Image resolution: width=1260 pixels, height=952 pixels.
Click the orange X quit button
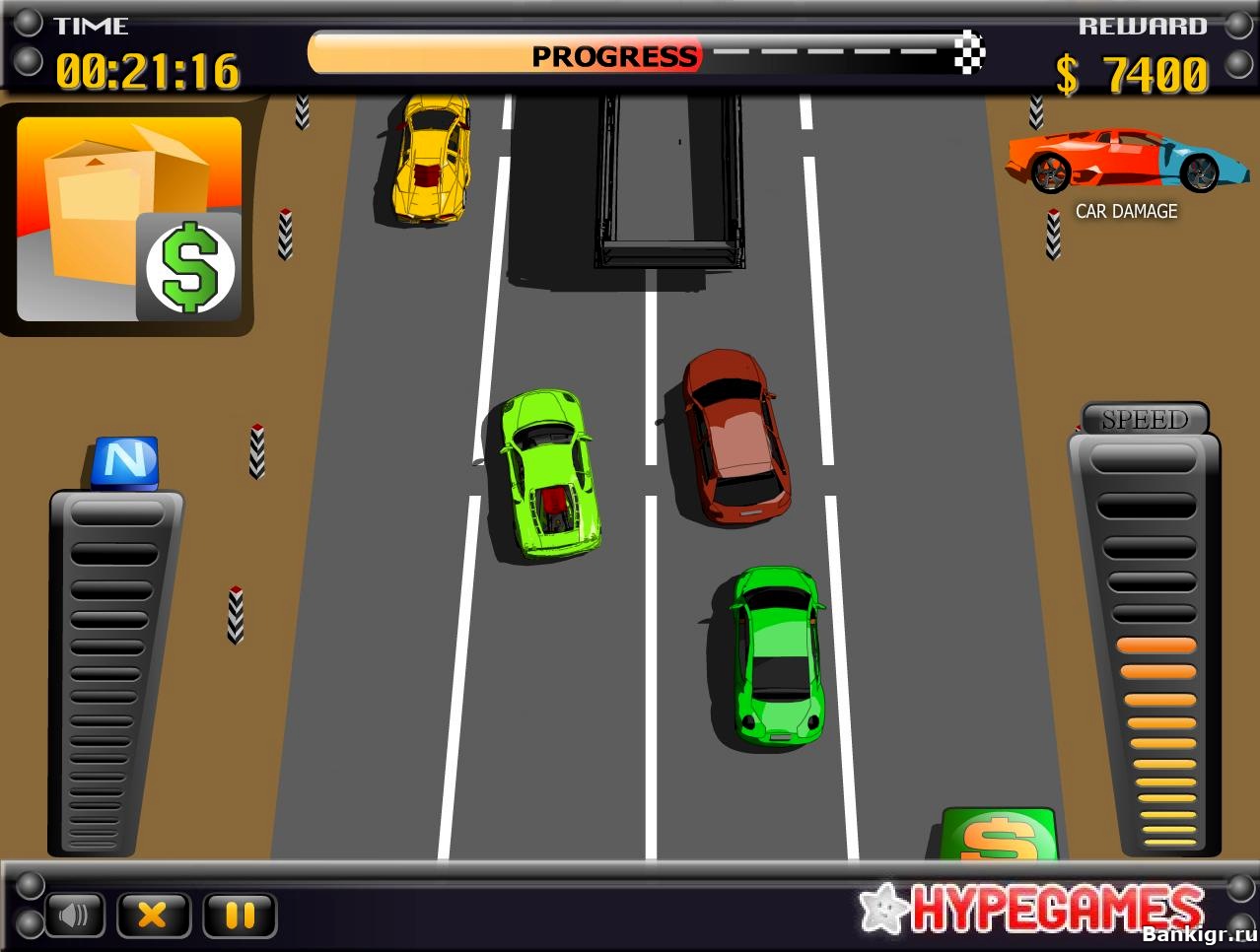(153, 916)
